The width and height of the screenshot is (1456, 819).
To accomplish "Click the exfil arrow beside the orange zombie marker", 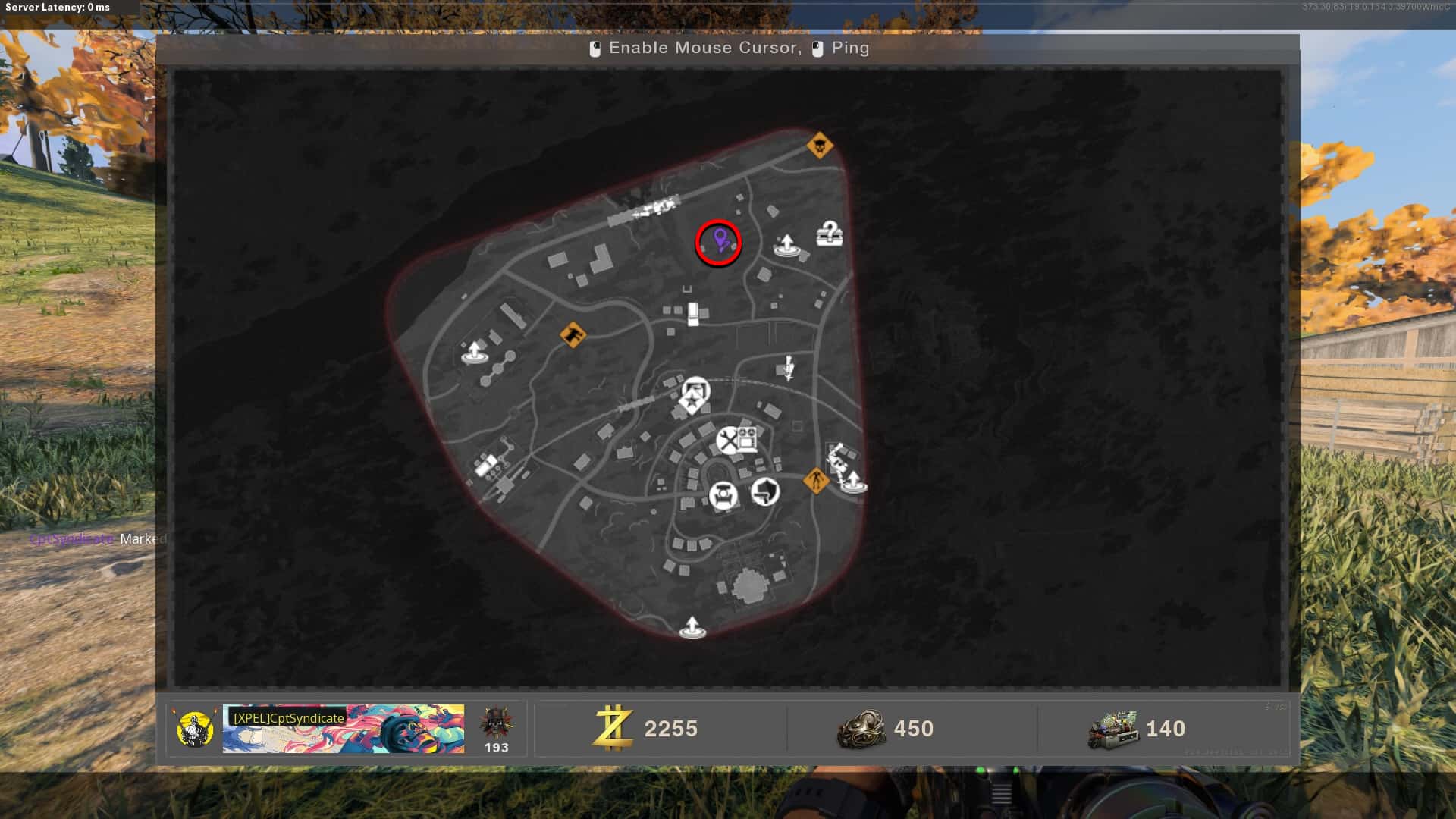I will 853,482.
